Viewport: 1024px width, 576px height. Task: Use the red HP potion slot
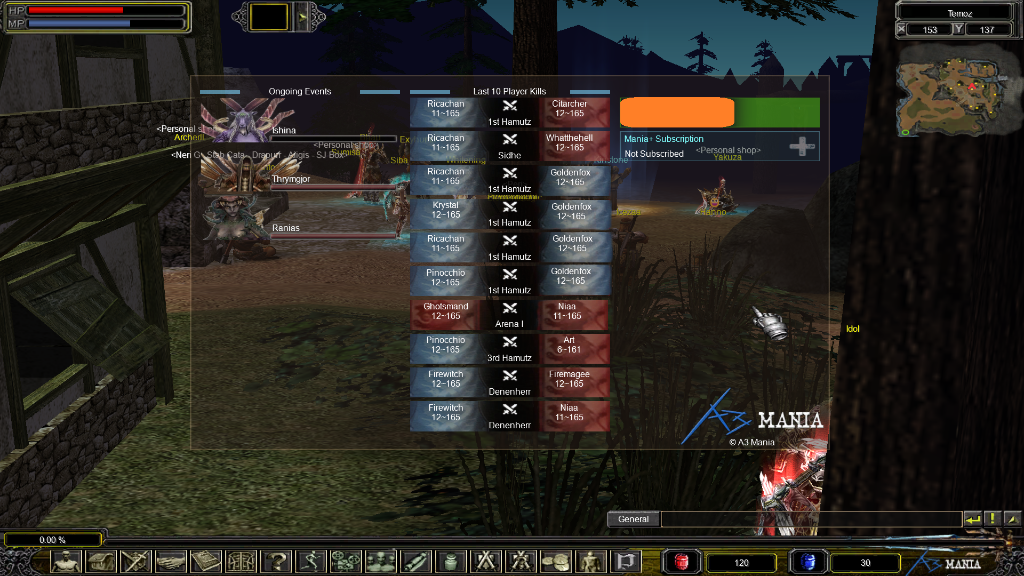tap(683, 561)
